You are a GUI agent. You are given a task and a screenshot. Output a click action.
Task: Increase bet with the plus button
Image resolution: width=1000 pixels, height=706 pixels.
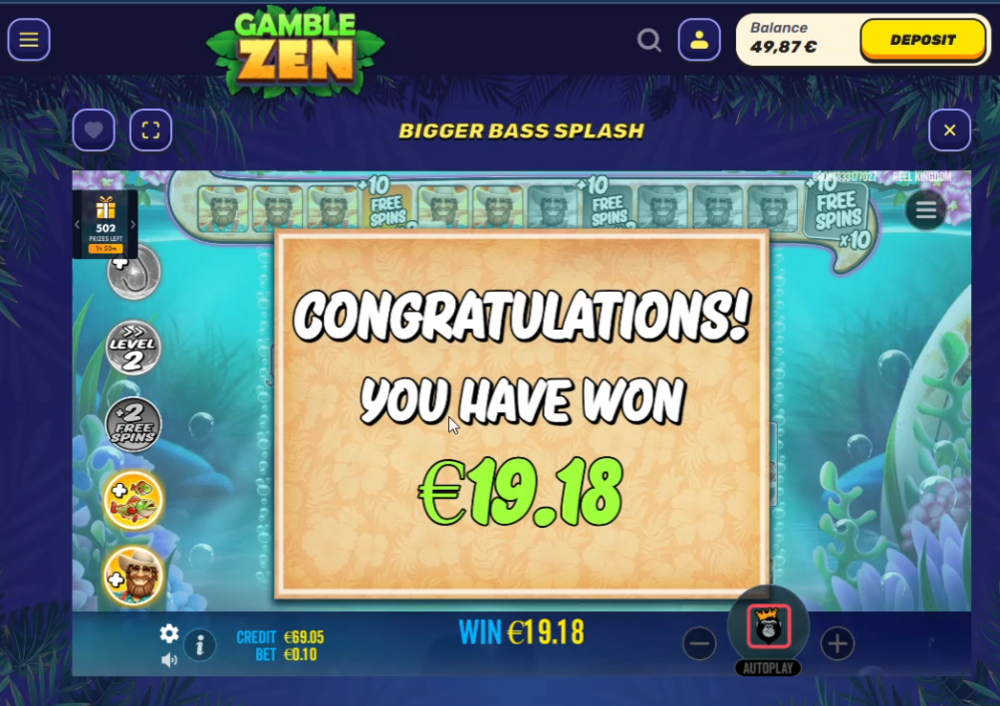pos(837,643)
